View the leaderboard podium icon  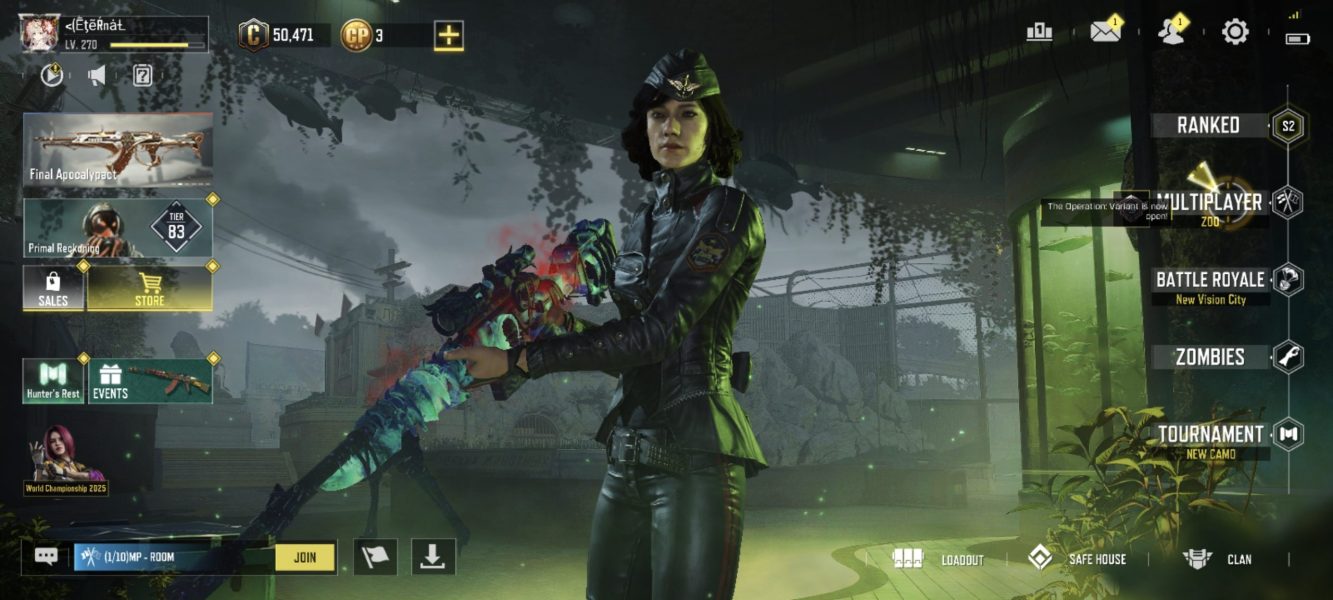pos(1039,32)
